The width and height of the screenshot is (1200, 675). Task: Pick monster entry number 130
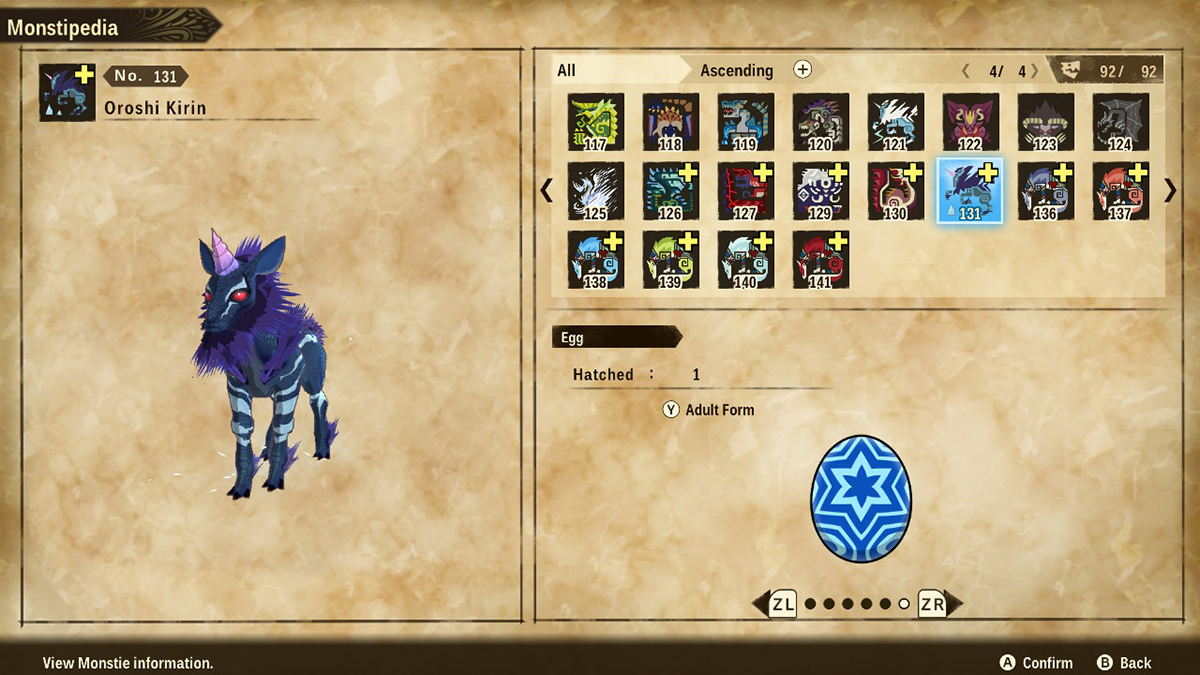[896, 190]
